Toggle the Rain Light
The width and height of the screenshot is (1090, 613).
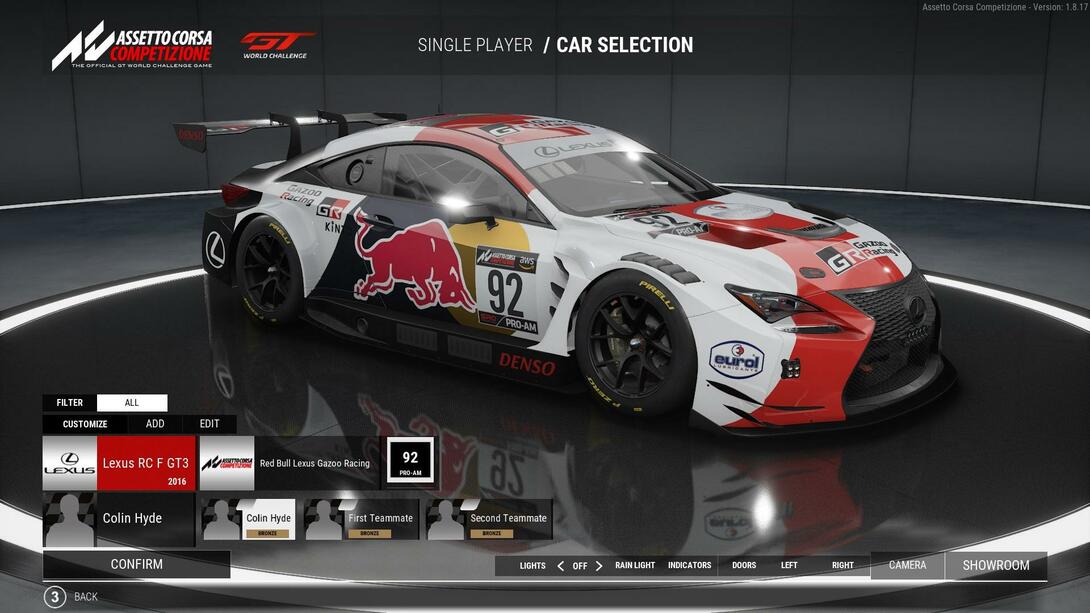click(x=635, y=566)
